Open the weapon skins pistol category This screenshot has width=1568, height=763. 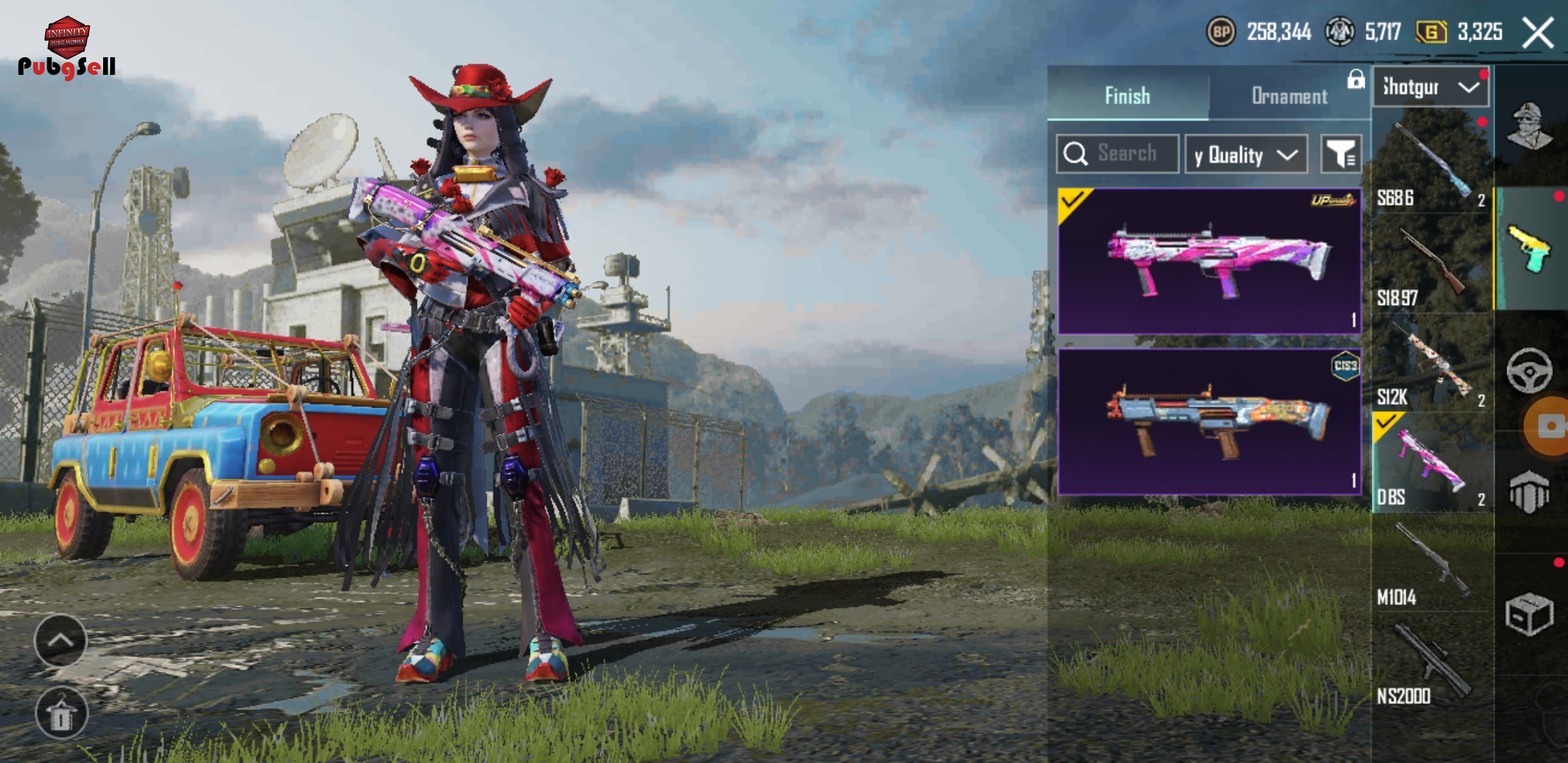tap(1530, 249)
